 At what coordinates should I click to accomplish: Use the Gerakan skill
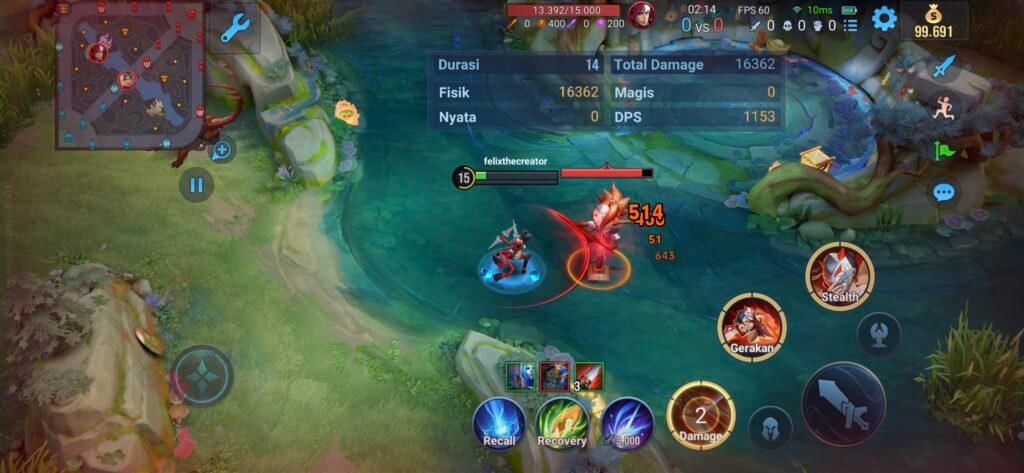(x=752, y=326)
